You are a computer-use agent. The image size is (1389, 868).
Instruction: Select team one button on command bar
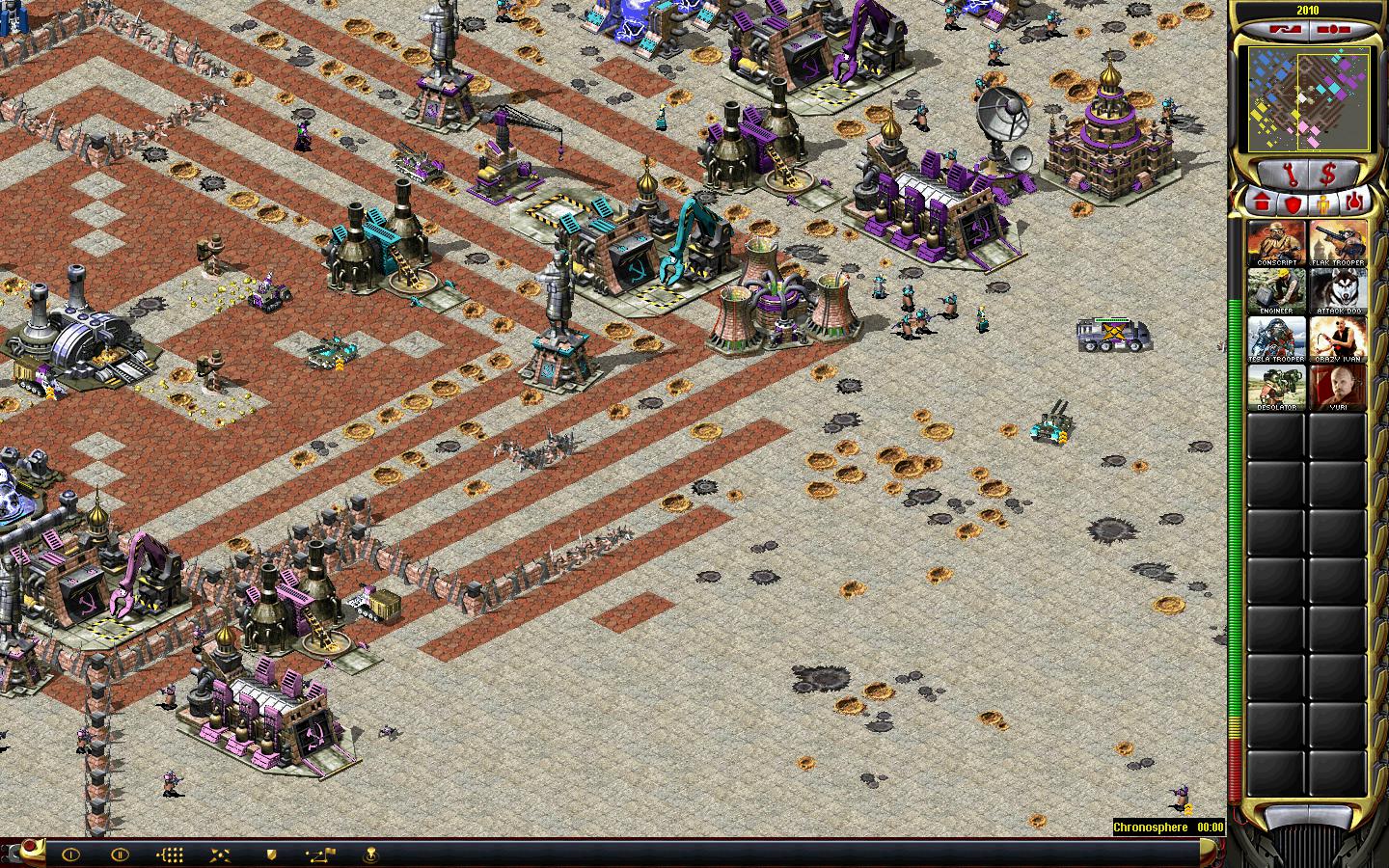coord(70,854)
